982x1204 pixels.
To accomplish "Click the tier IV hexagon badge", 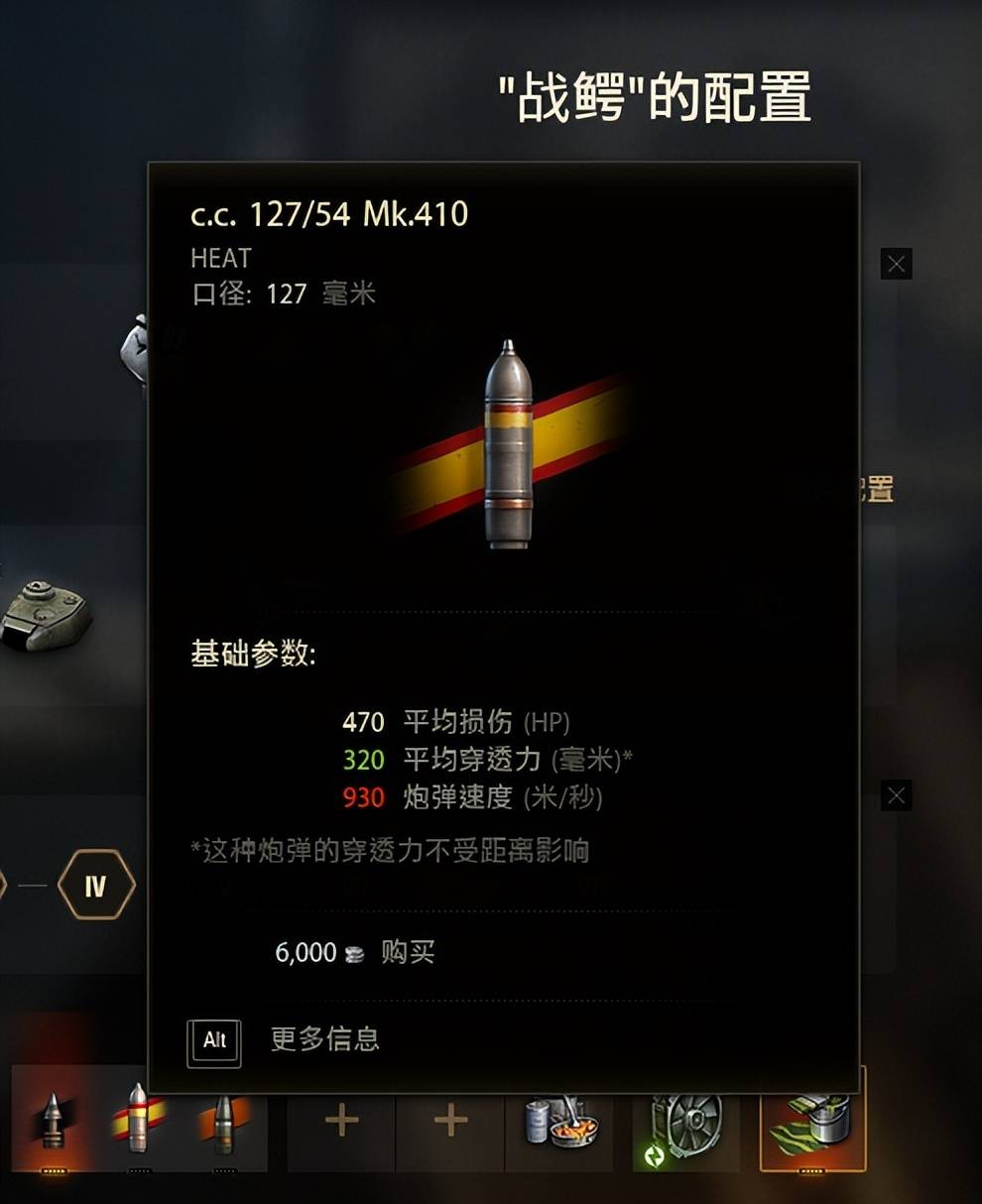I will pyautogui.click(x=95, y=885).
